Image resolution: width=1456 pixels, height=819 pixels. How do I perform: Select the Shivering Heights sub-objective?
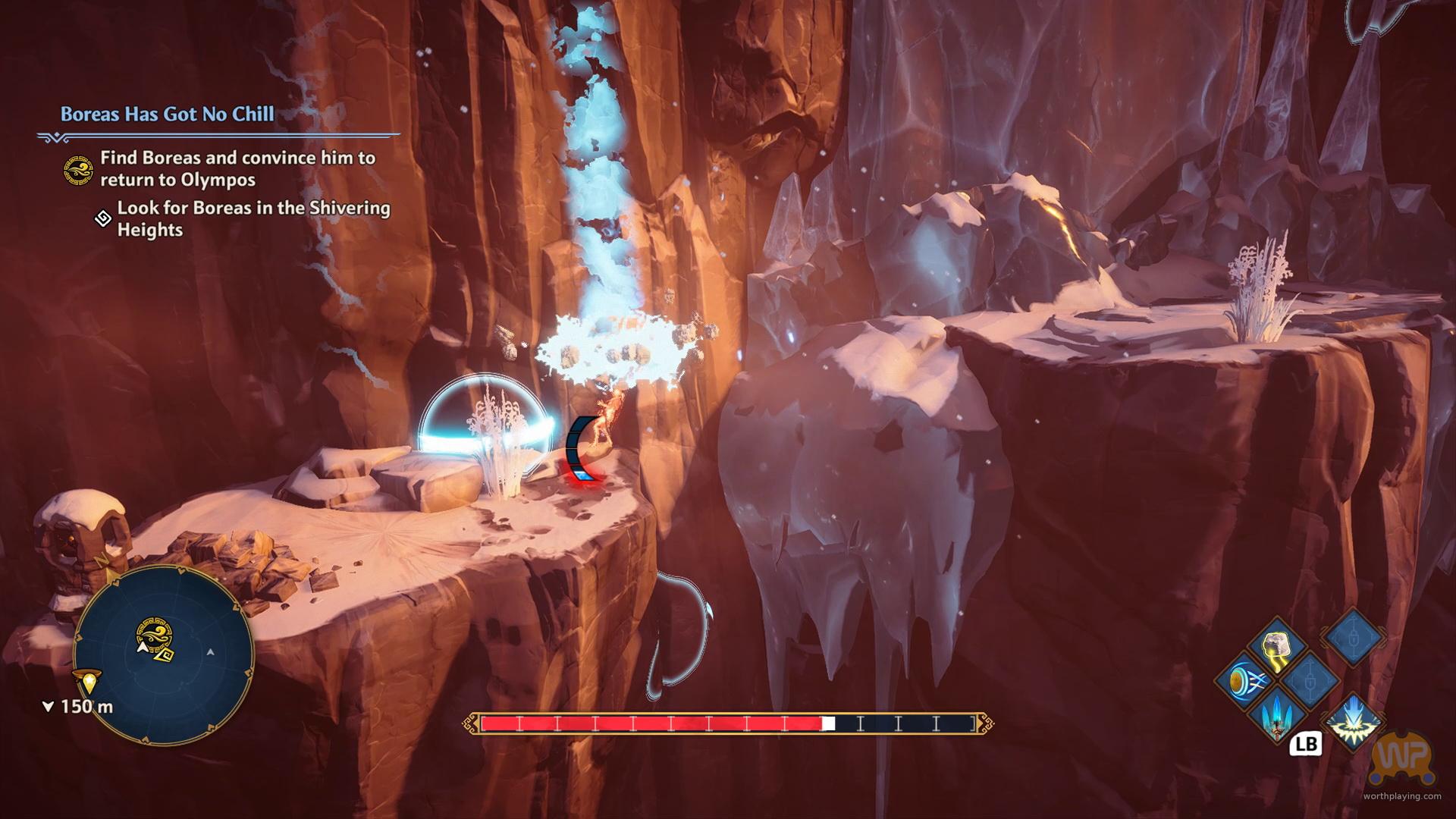click(253, 218)
